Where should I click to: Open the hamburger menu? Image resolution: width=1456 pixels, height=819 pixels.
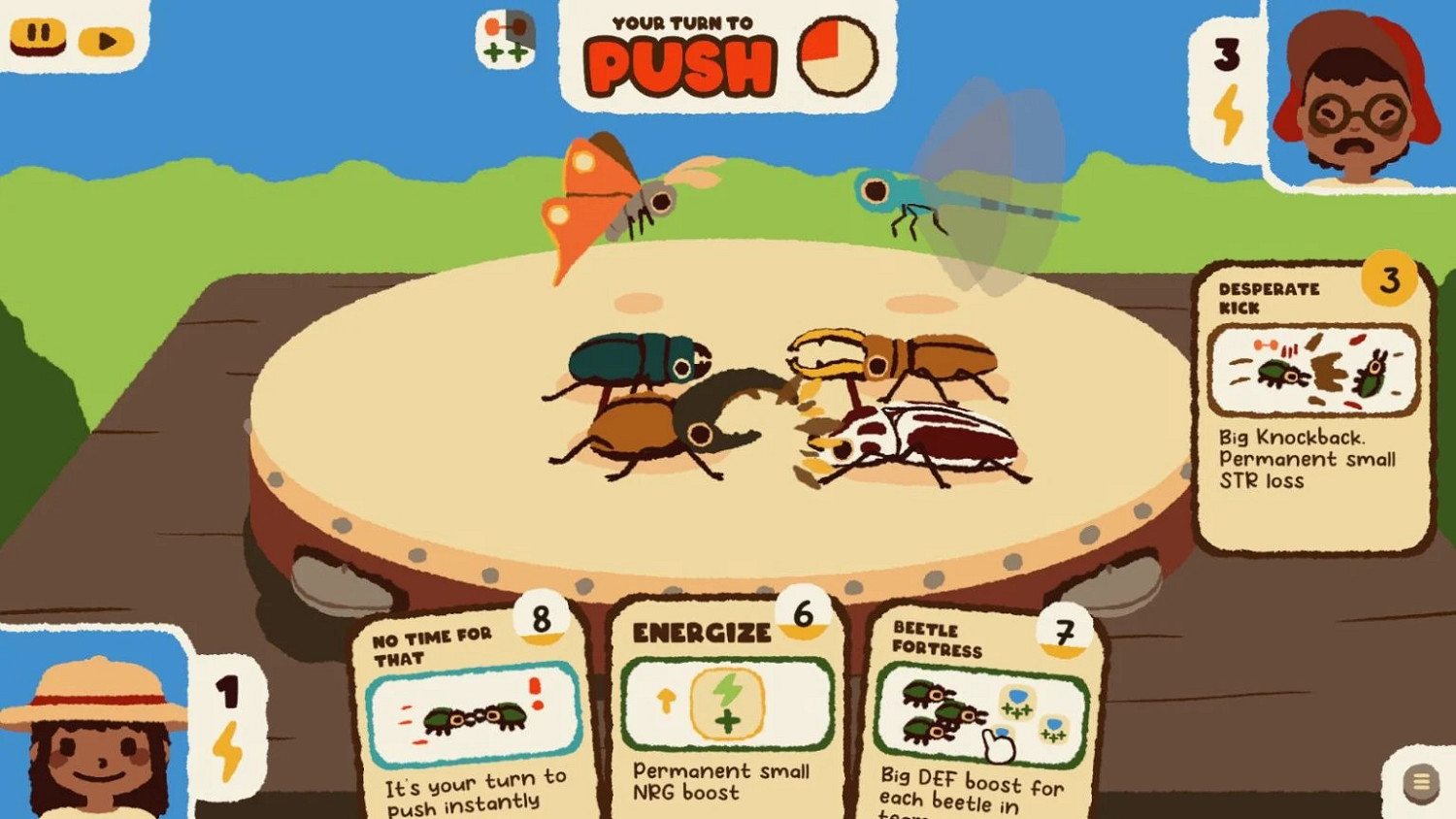(x=1419, y=779)
